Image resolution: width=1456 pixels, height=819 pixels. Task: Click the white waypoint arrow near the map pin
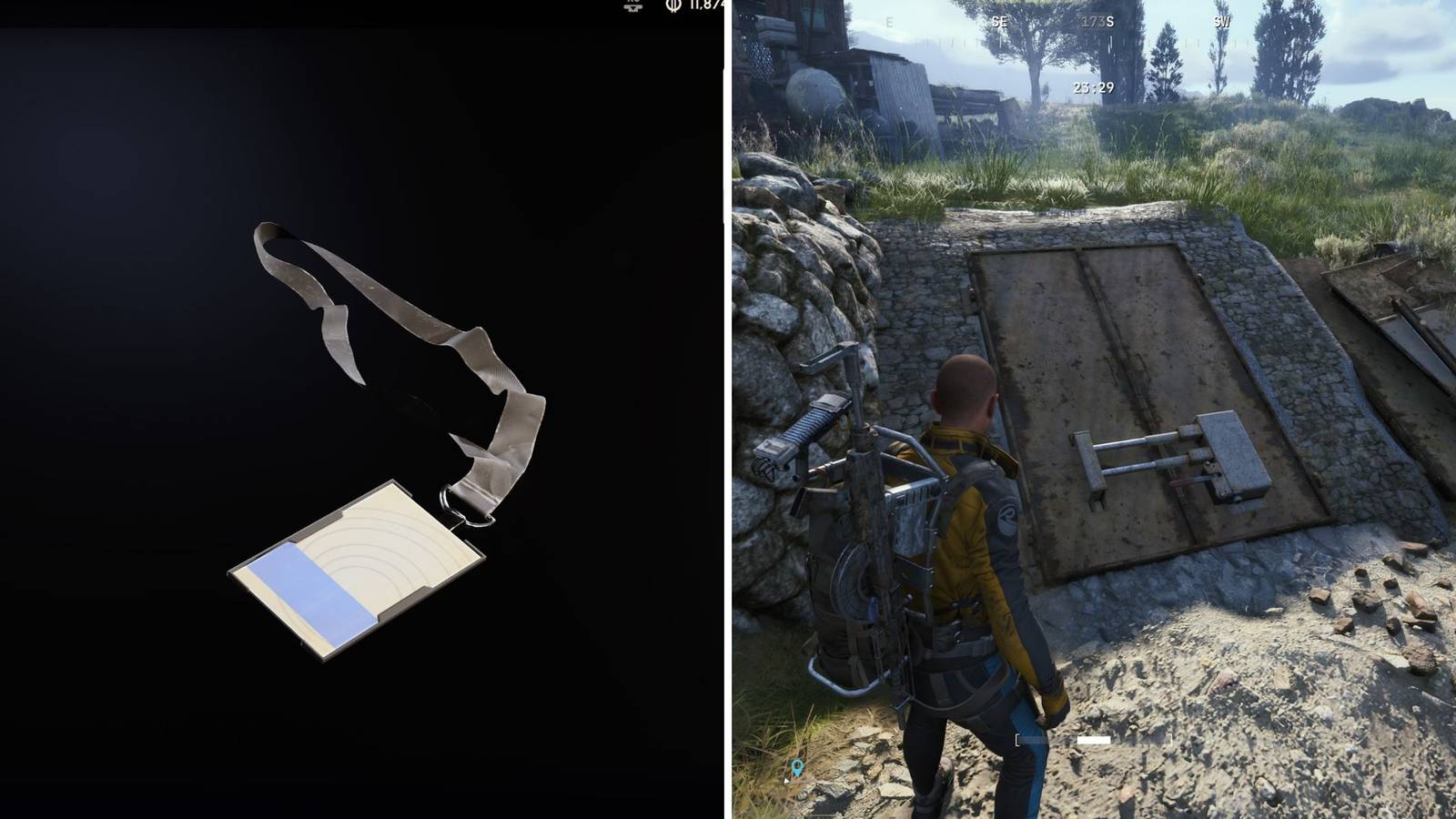788,780
